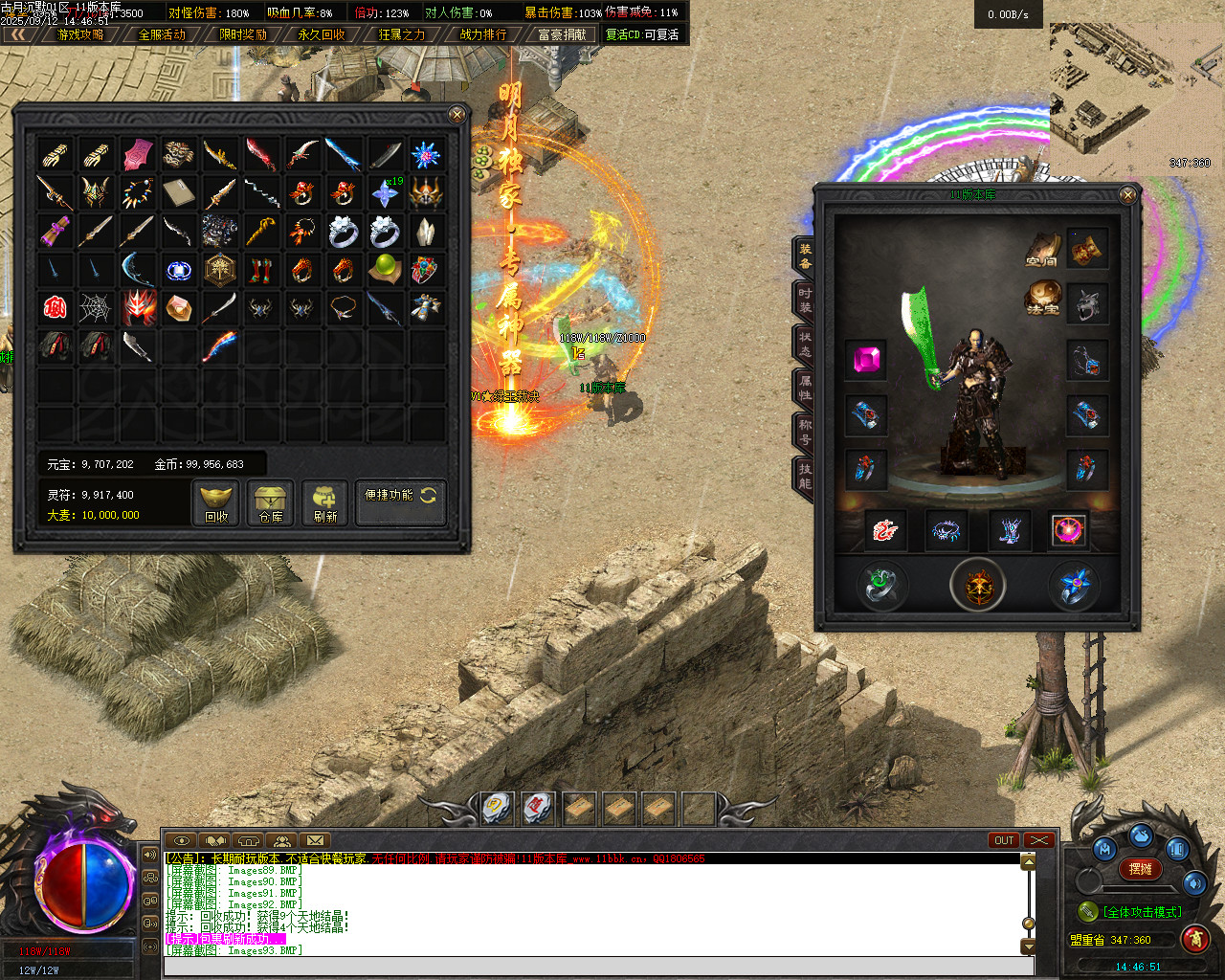This screenshot has height=980, width=1225.
Task: Select the pink gem equipment slot
Action: click(866, 360)
